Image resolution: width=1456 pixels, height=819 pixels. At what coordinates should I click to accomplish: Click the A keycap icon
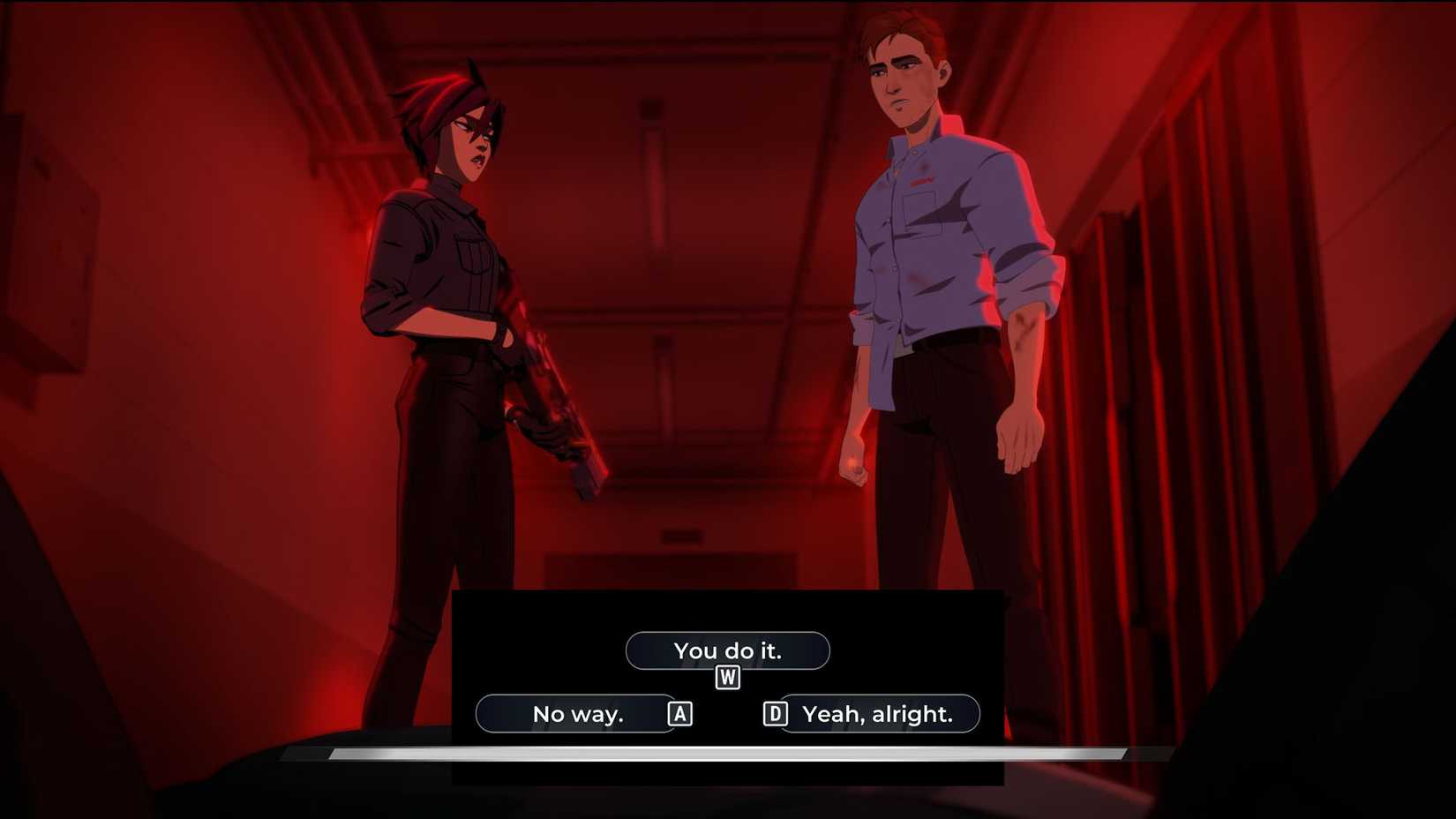click(x=679, y=713)
